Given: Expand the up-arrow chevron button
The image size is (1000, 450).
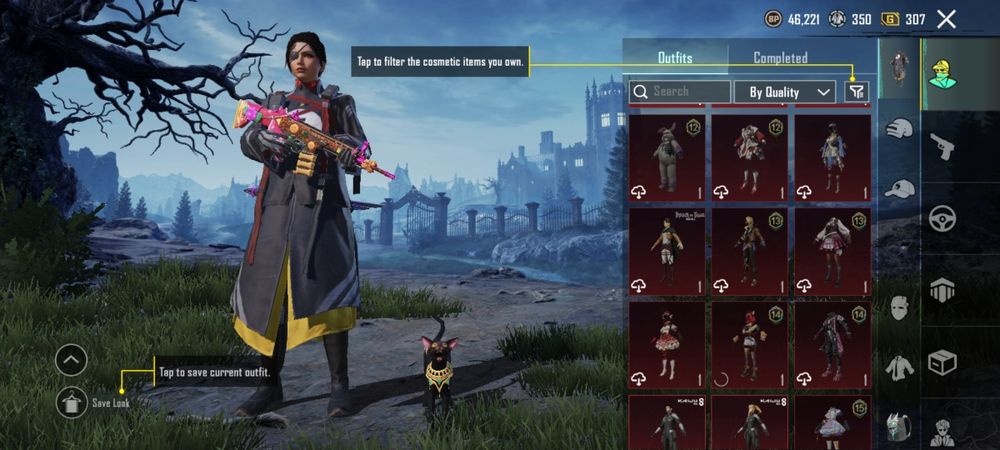Looking at the screenshot, I should (x=71, y=360).
